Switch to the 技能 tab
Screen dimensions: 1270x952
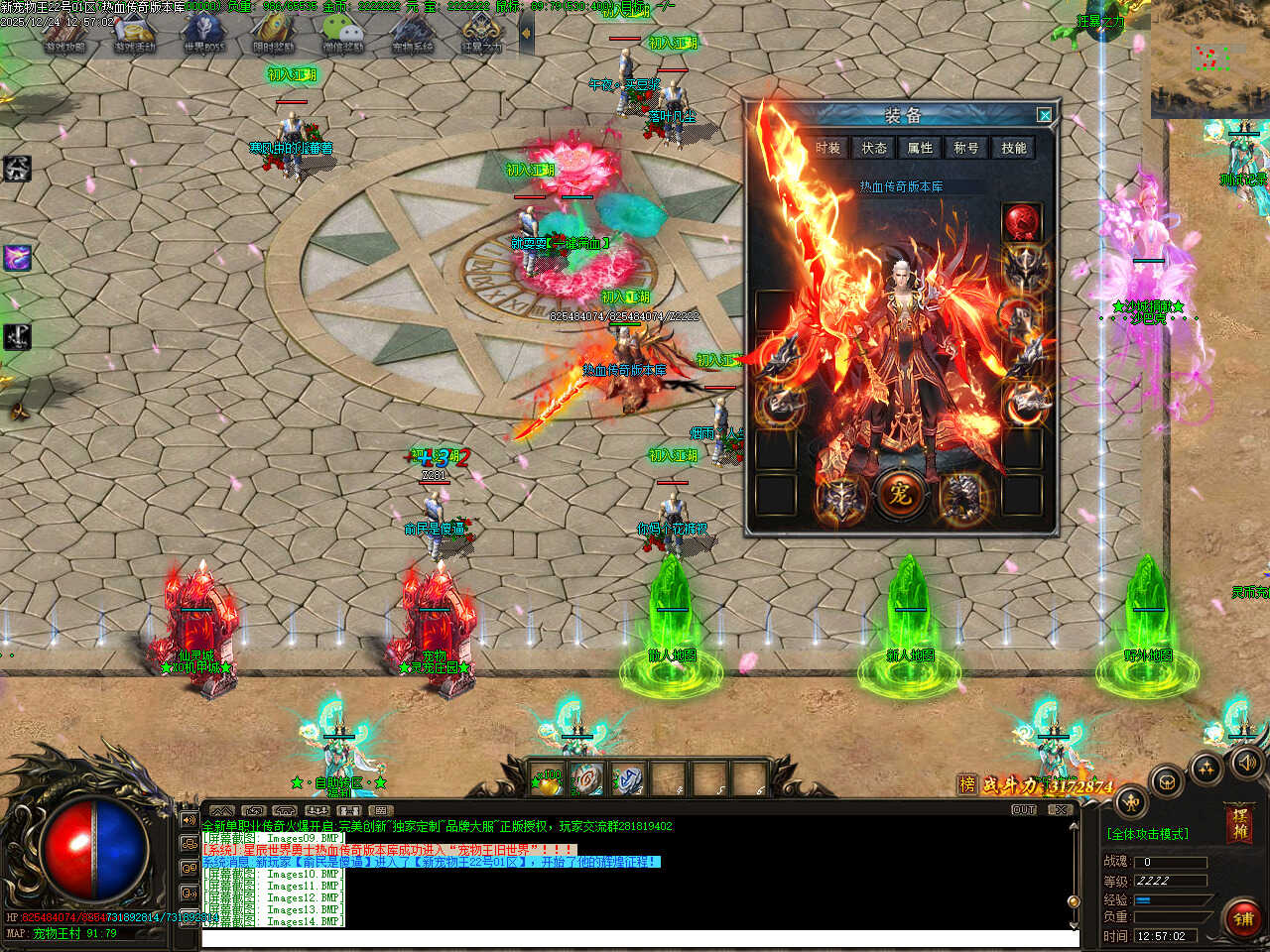[x=1014, y=148]
